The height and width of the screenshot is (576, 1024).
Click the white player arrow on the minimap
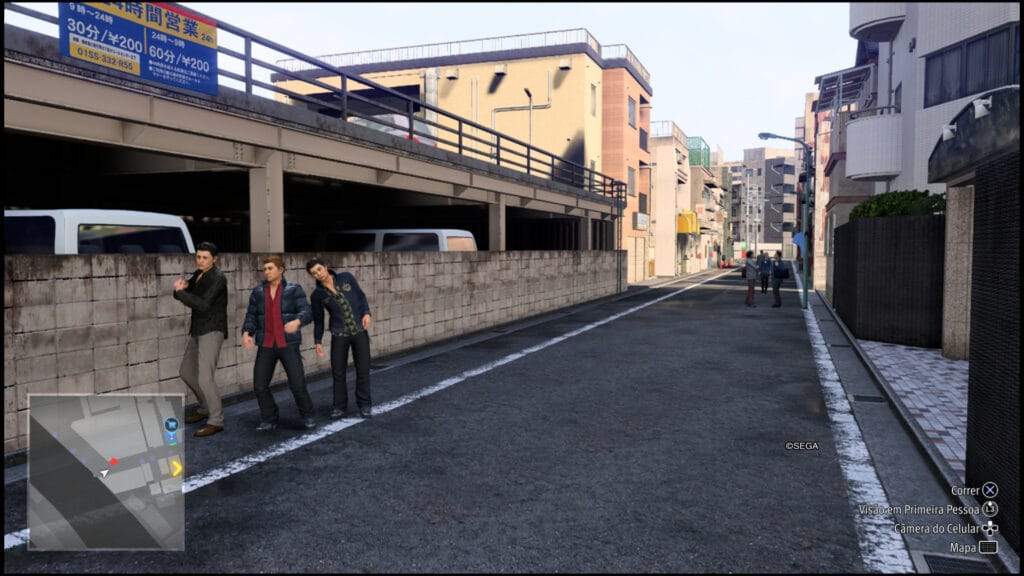(104, 472)
